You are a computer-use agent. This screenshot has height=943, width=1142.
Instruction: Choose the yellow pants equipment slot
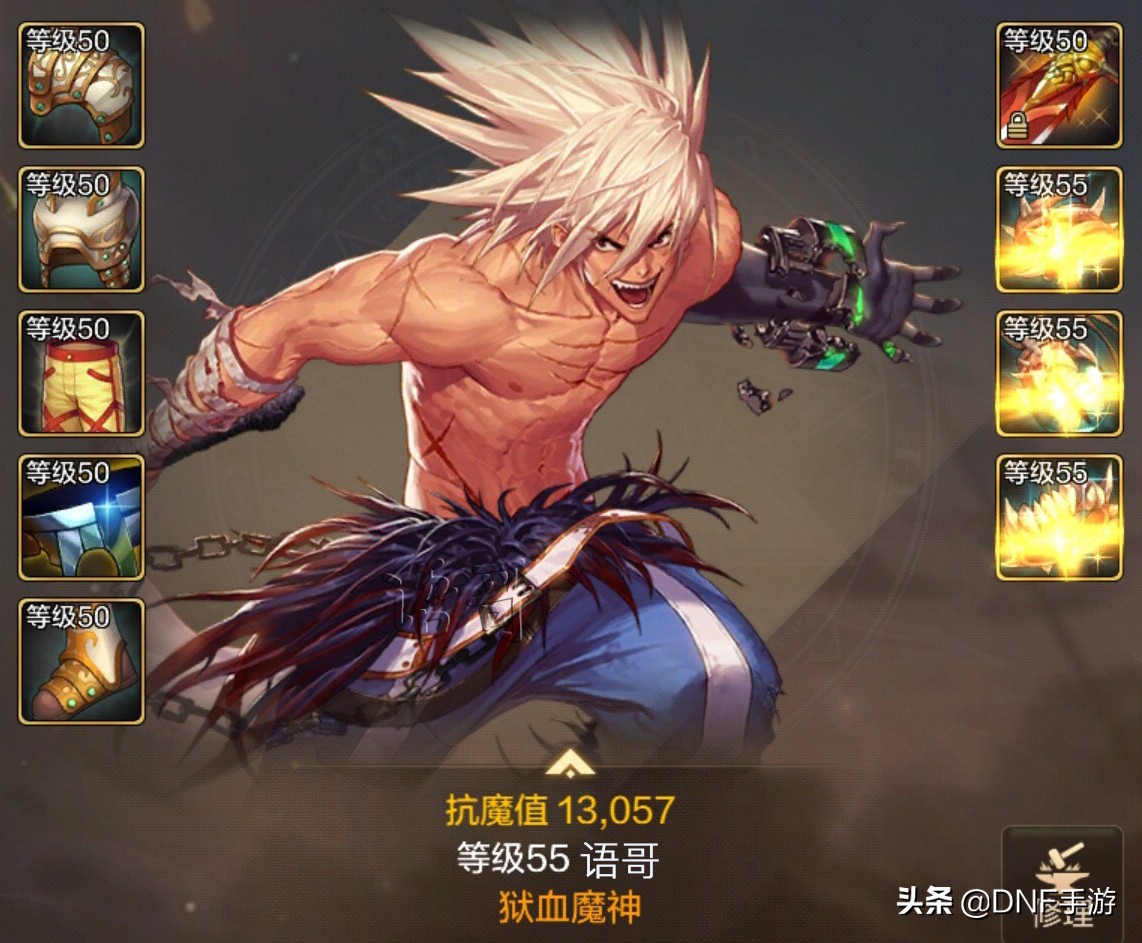tap(81, 374)
